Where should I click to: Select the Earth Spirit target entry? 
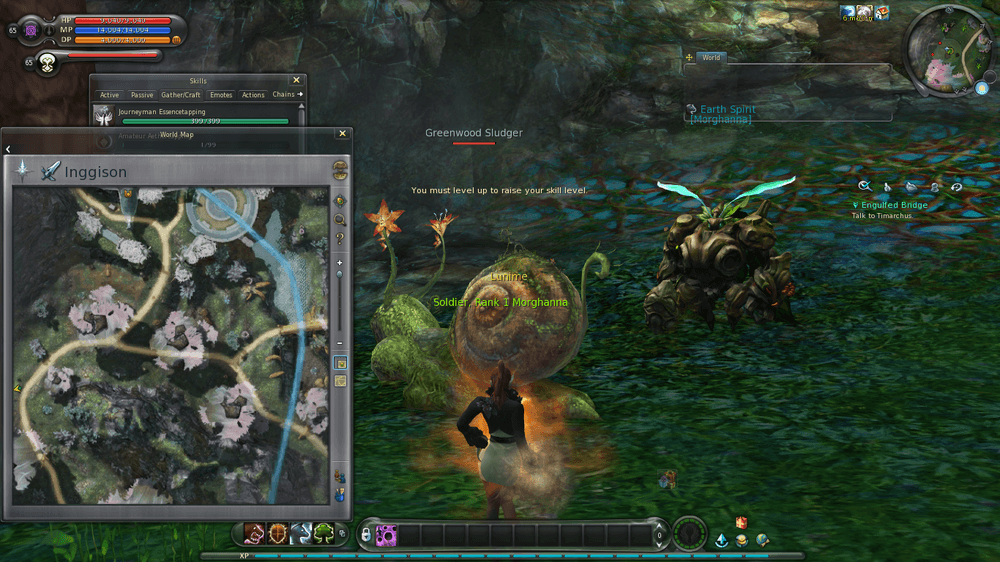pos(727,109)
